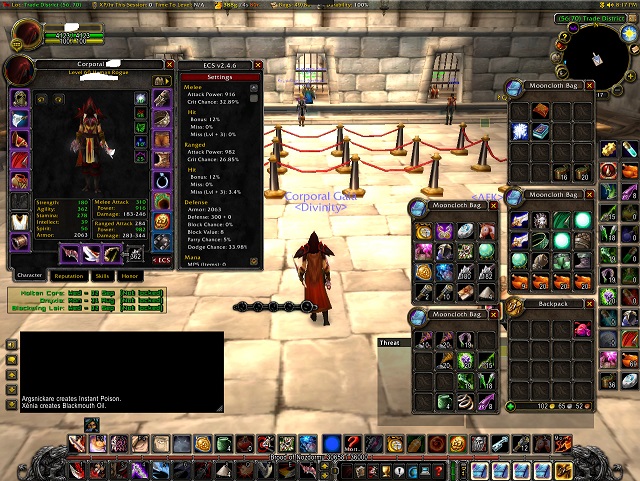Open the Skills tab
This screenshot has height=481, width=640.
(x=102, y=275)
